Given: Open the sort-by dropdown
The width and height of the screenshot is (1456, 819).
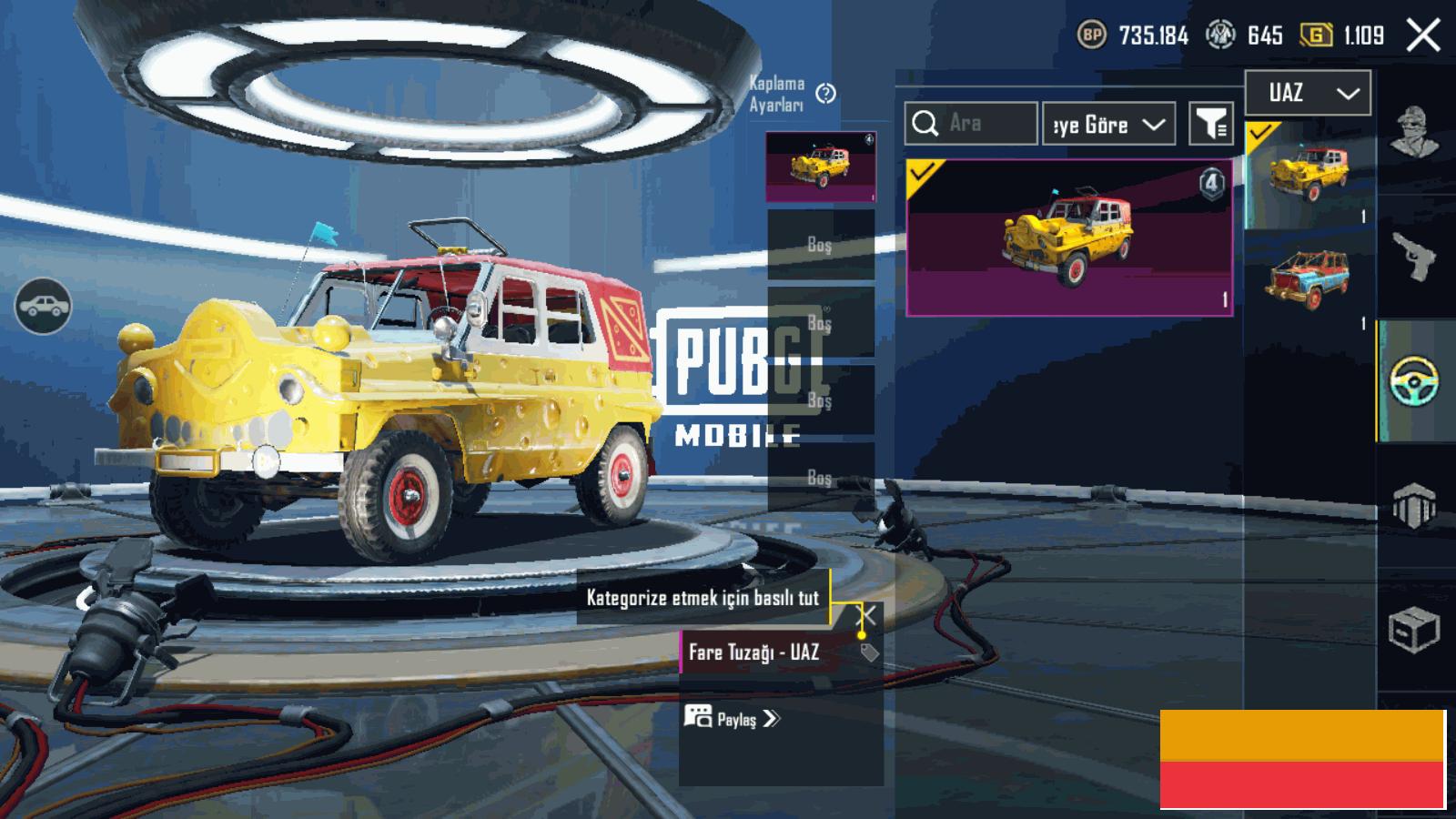Looking at the screenshot, I should (x=1107, y=124).
